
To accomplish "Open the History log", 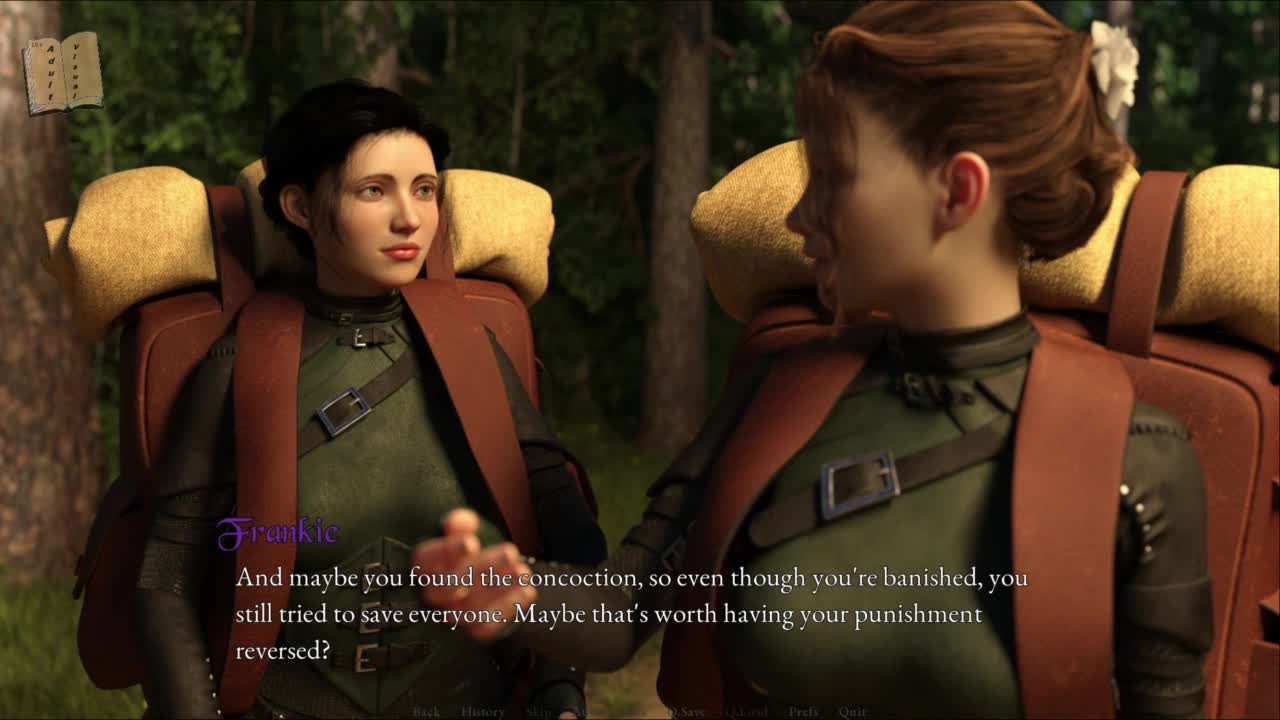I will pos(483,712).
